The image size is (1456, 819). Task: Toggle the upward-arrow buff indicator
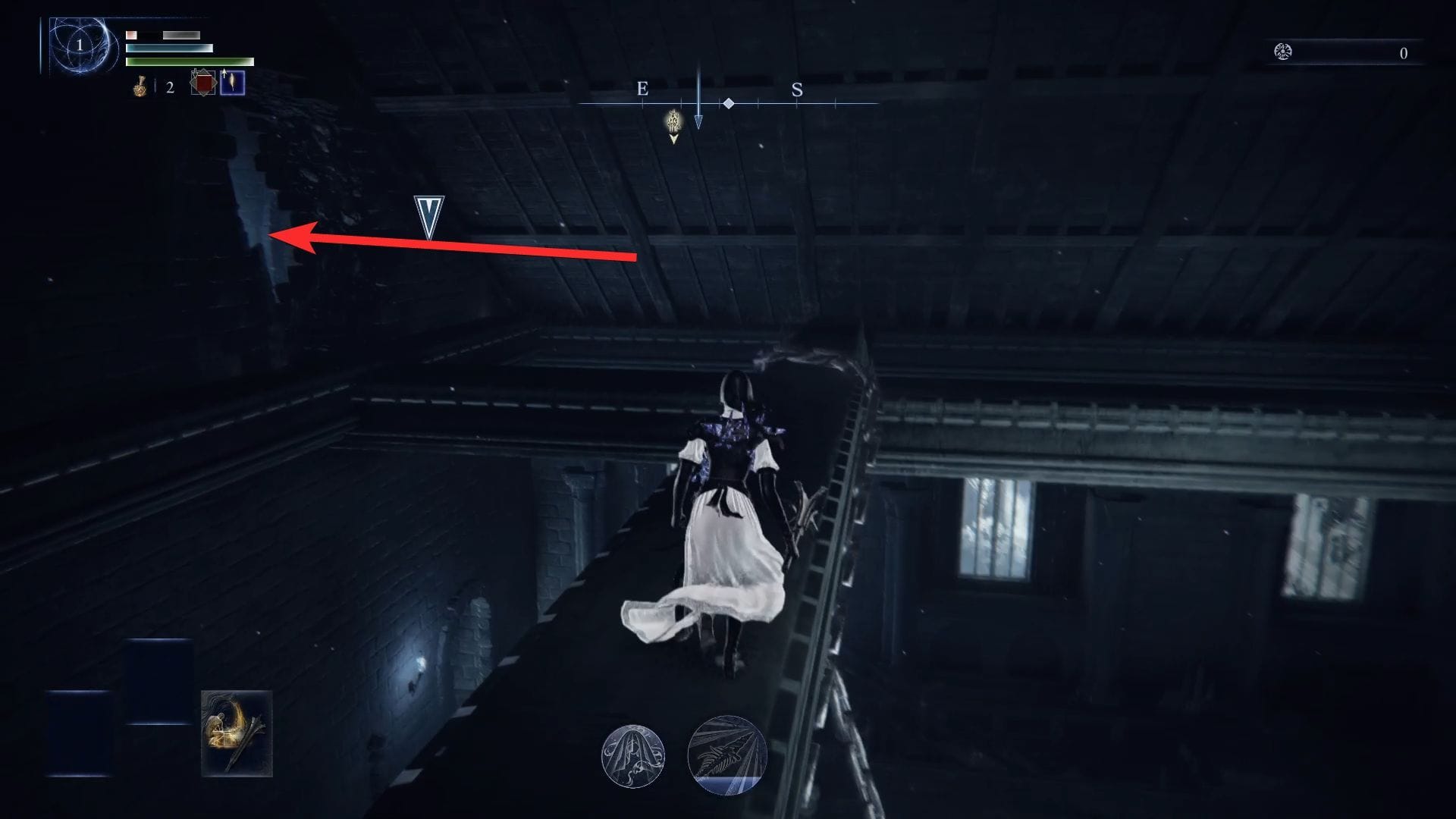(224, 74)
